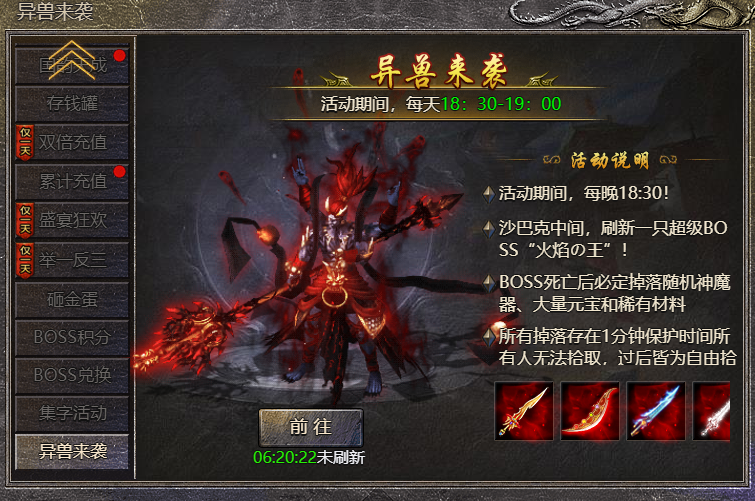Select the 异兽来袭 tab
This screenshot has width=755, height=501.
point(72,450)
